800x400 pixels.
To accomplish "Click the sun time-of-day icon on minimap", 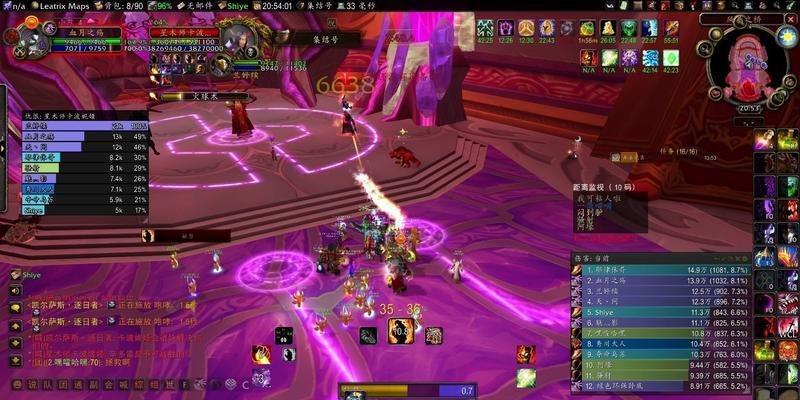I will point(787,38).
